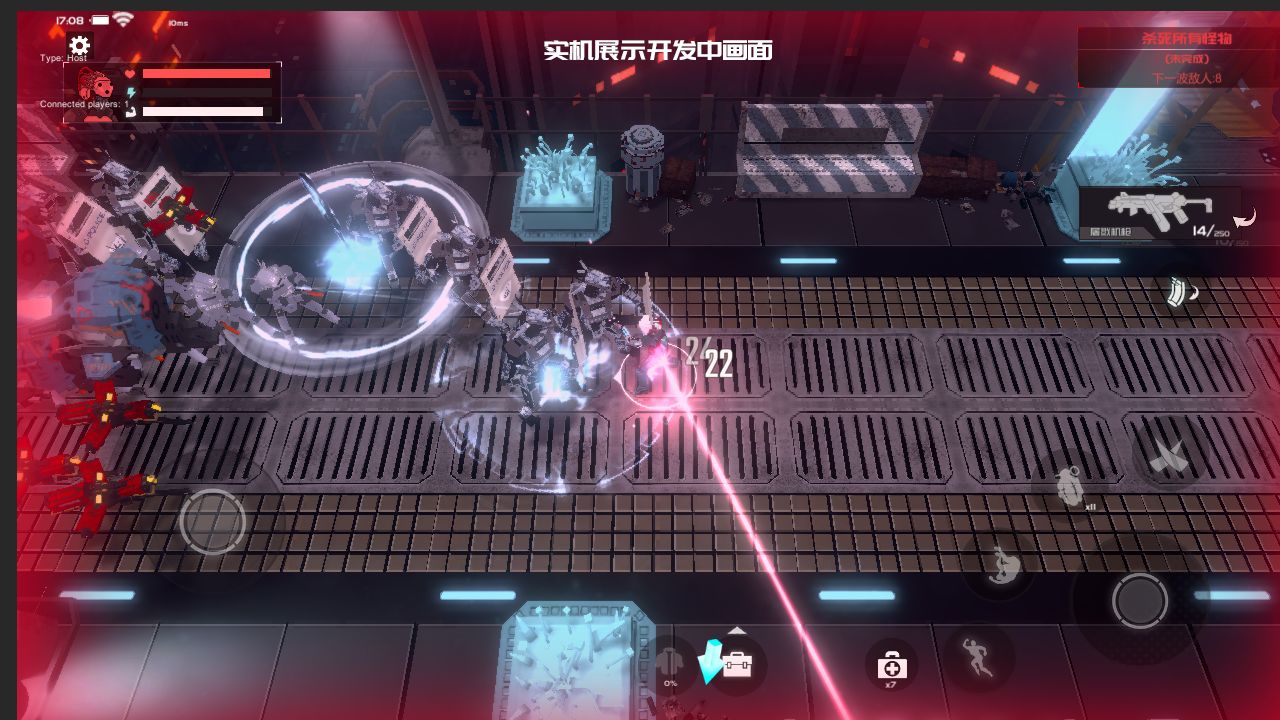Select the submachine gun weapon panel

[x=1160, y=213]
